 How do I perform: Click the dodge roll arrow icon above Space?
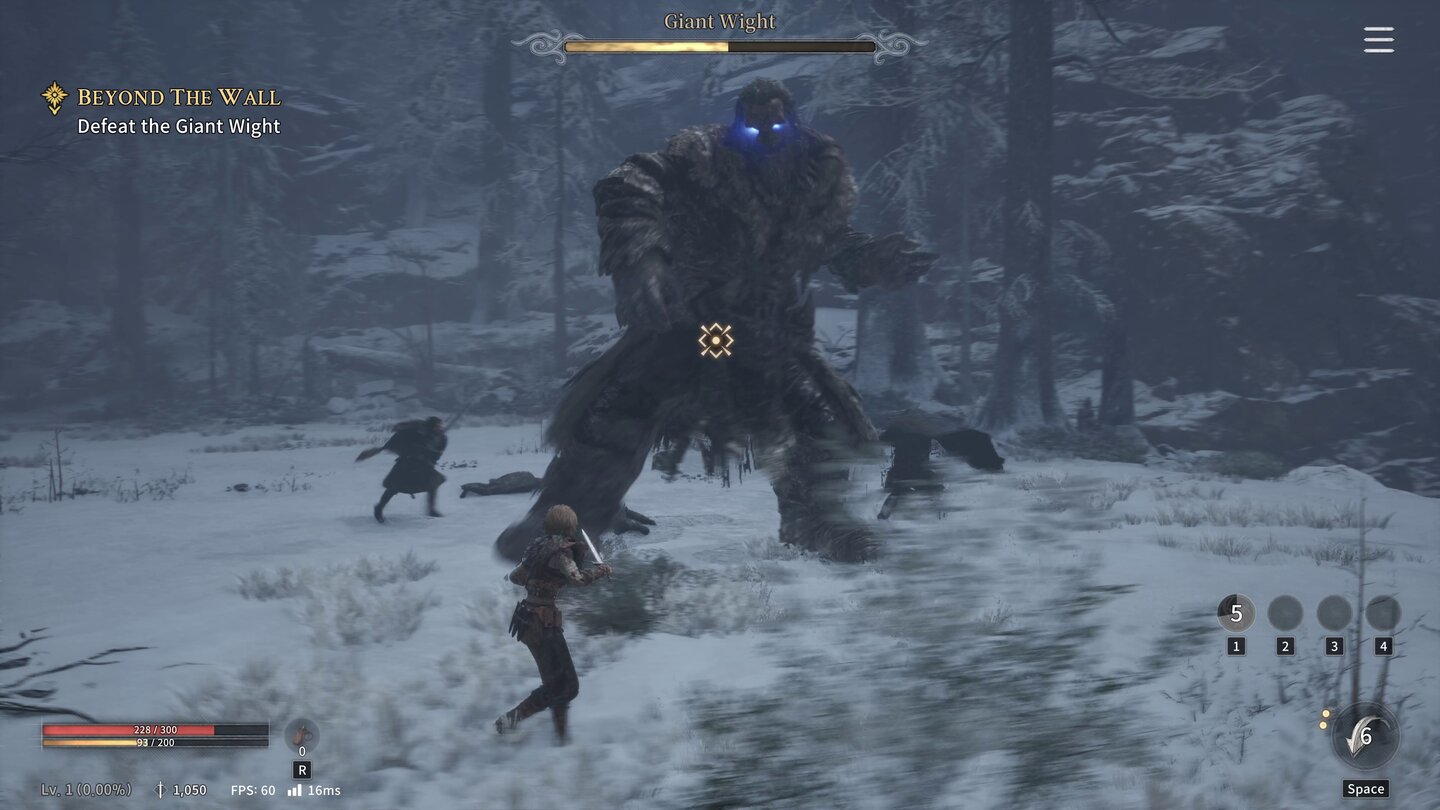(x=1364, y=735)
